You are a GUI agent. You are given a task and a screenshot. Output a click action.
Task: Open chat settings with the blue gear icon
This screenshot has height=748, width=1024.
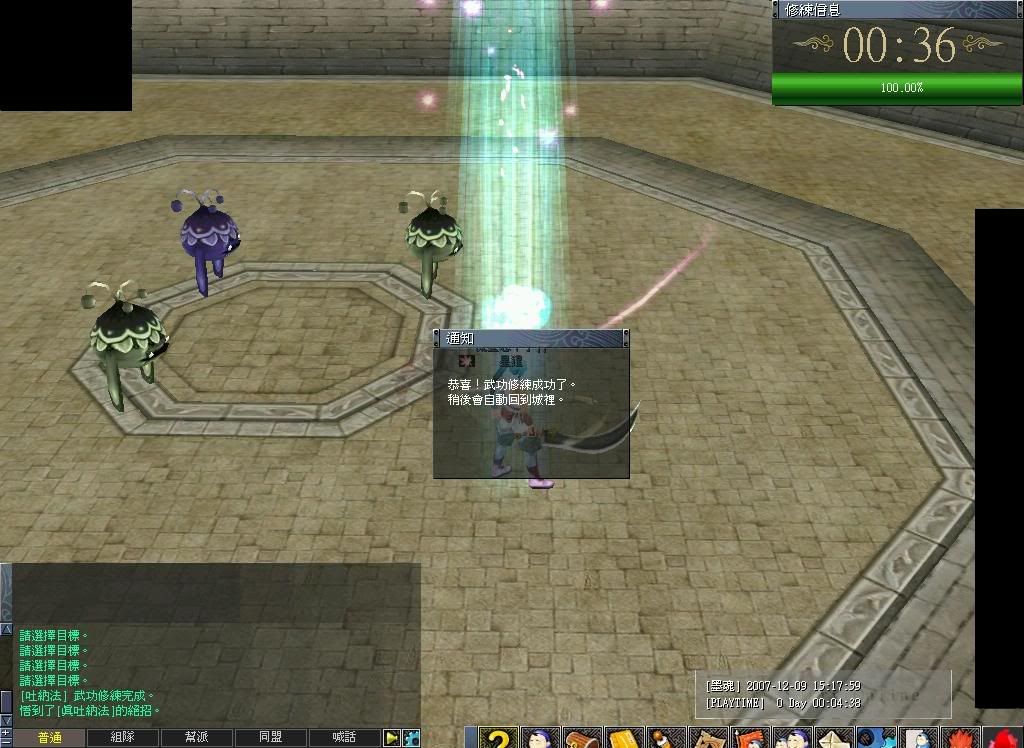click(411, 738)
